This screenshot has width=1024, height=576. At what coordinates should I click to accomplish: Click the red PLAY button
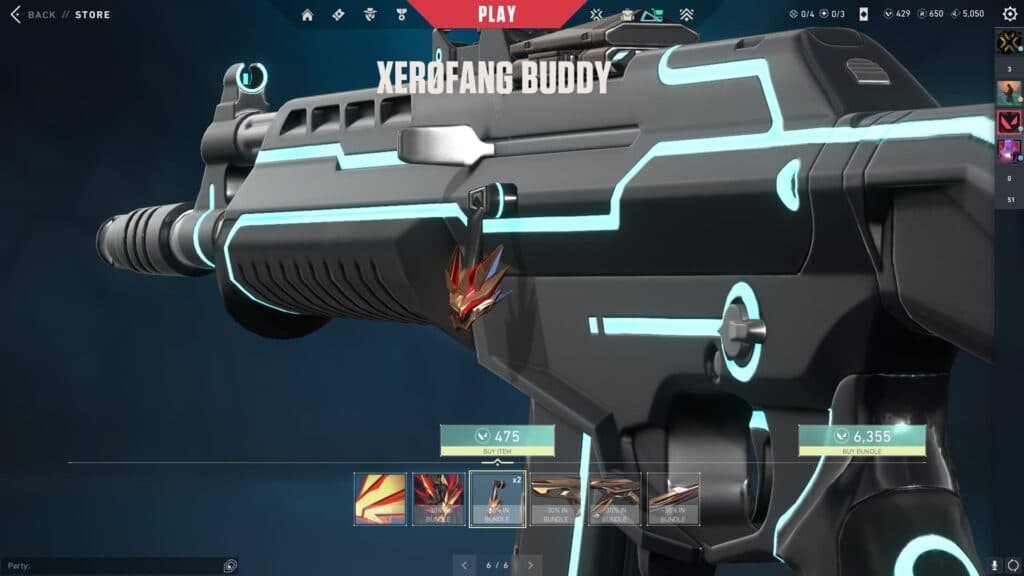[497, 14]
